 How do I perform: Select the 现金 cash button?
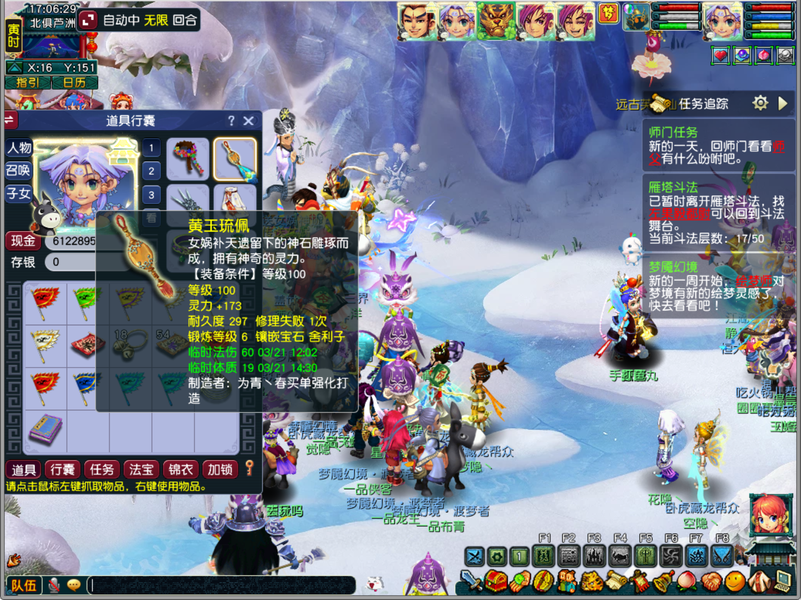(23, 241)
